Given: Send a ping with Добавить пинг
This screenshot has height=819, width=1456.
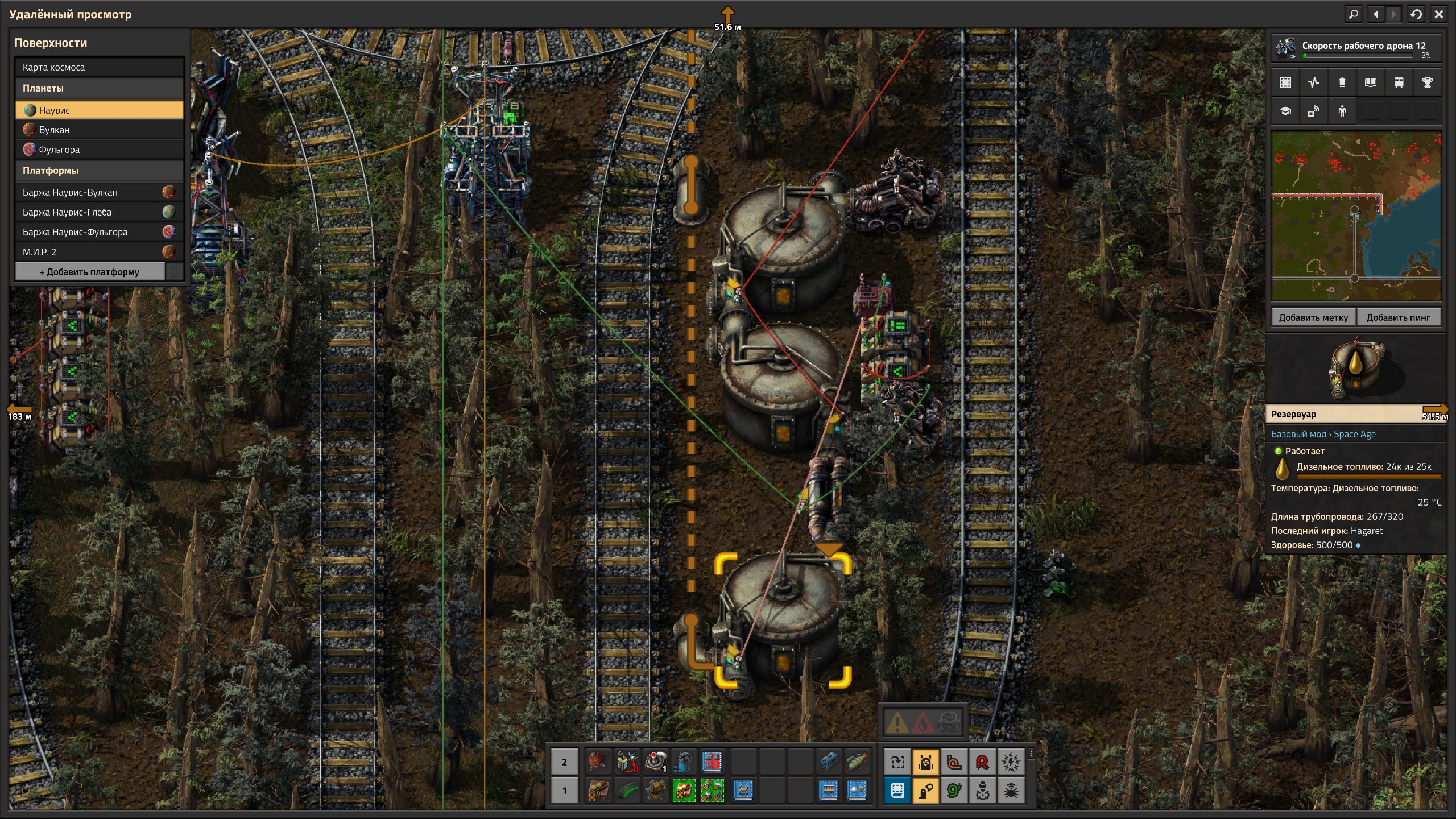Looking at the screenshot, I should click(1398, 317).
